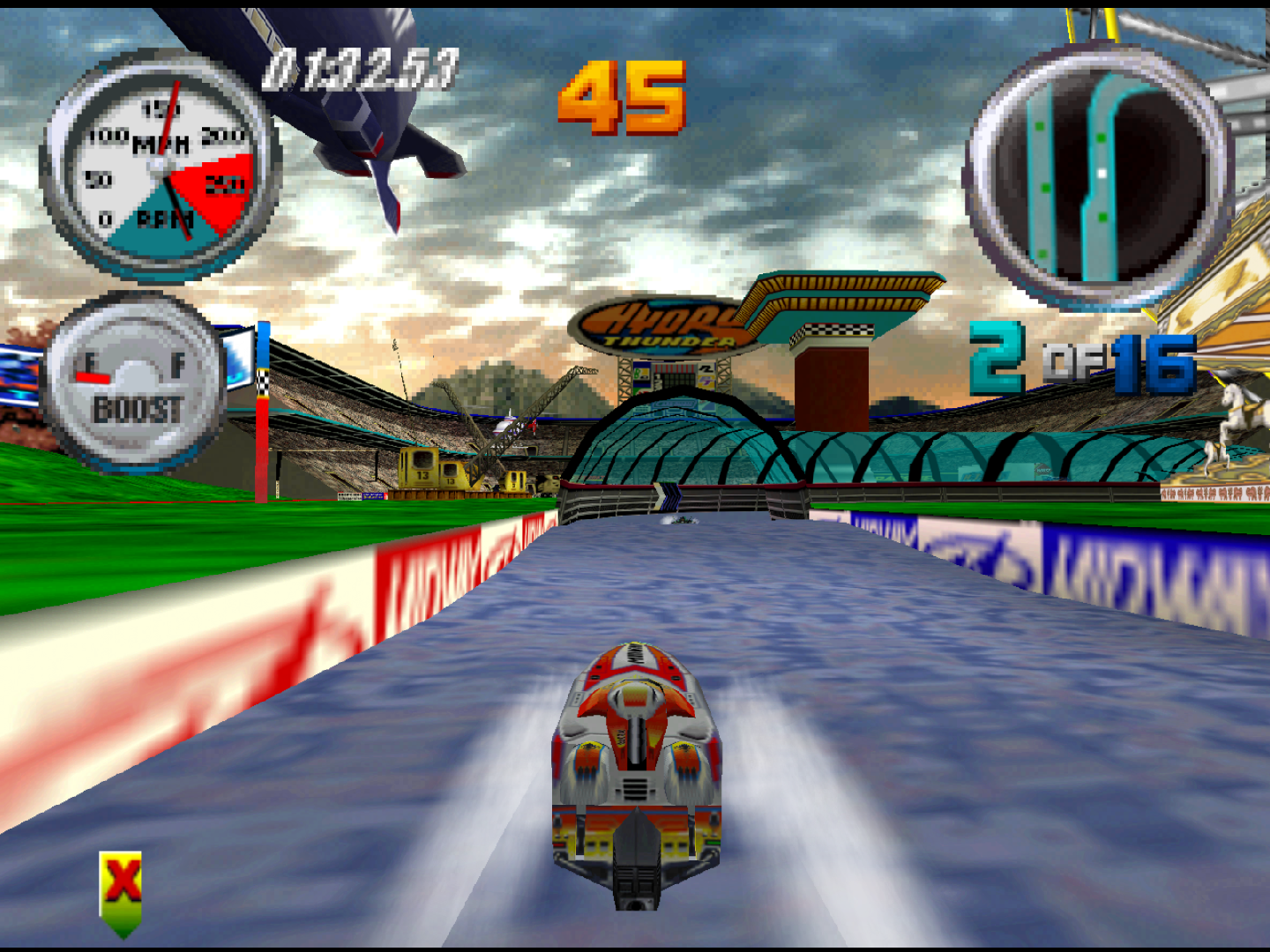The height and width of the screenshot is (952, 1270).
Task: Click the red X shield icon
Action: click(121, 891)
